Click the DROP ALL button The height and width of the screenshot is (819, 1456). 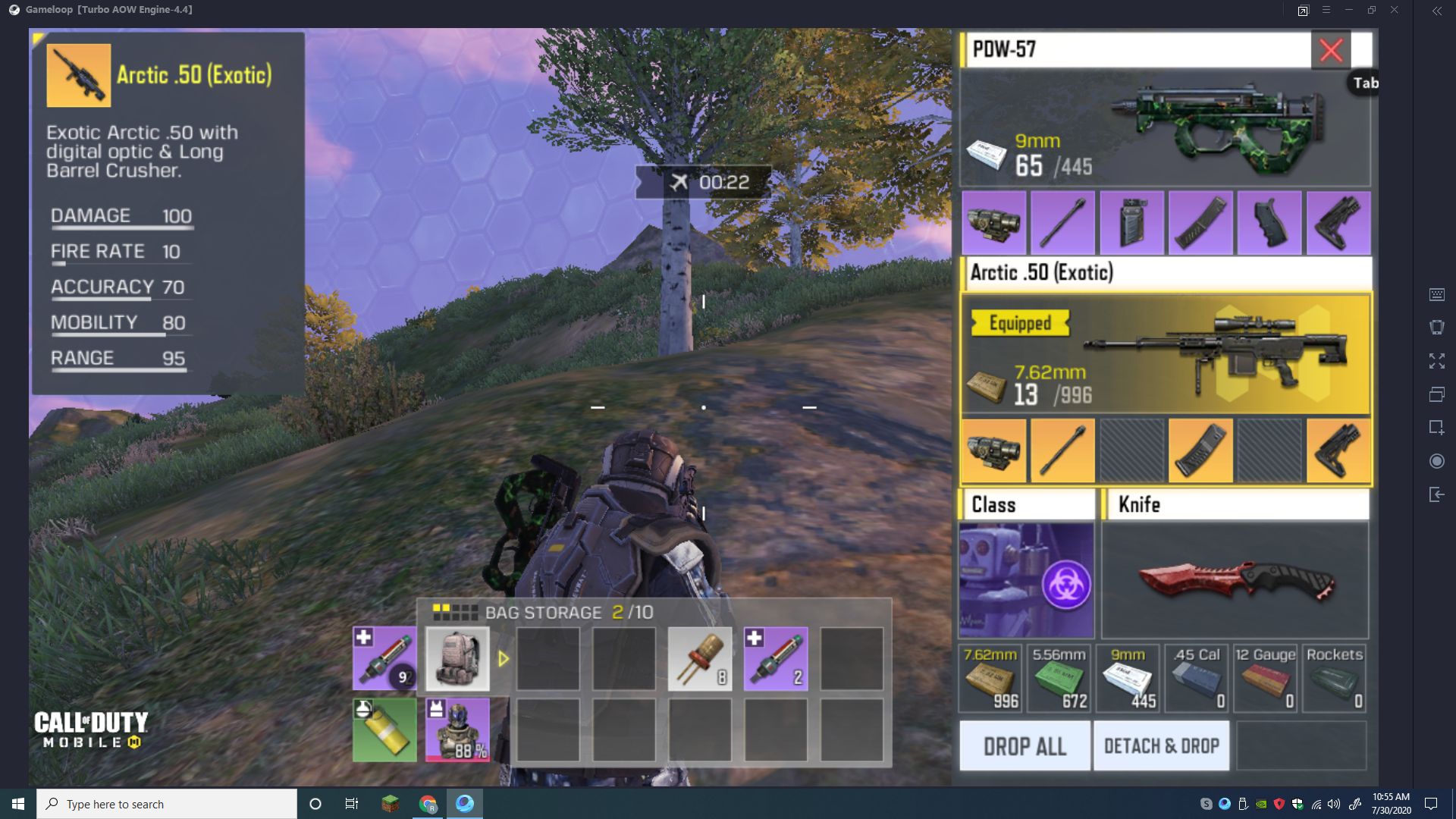(1025, 746)
